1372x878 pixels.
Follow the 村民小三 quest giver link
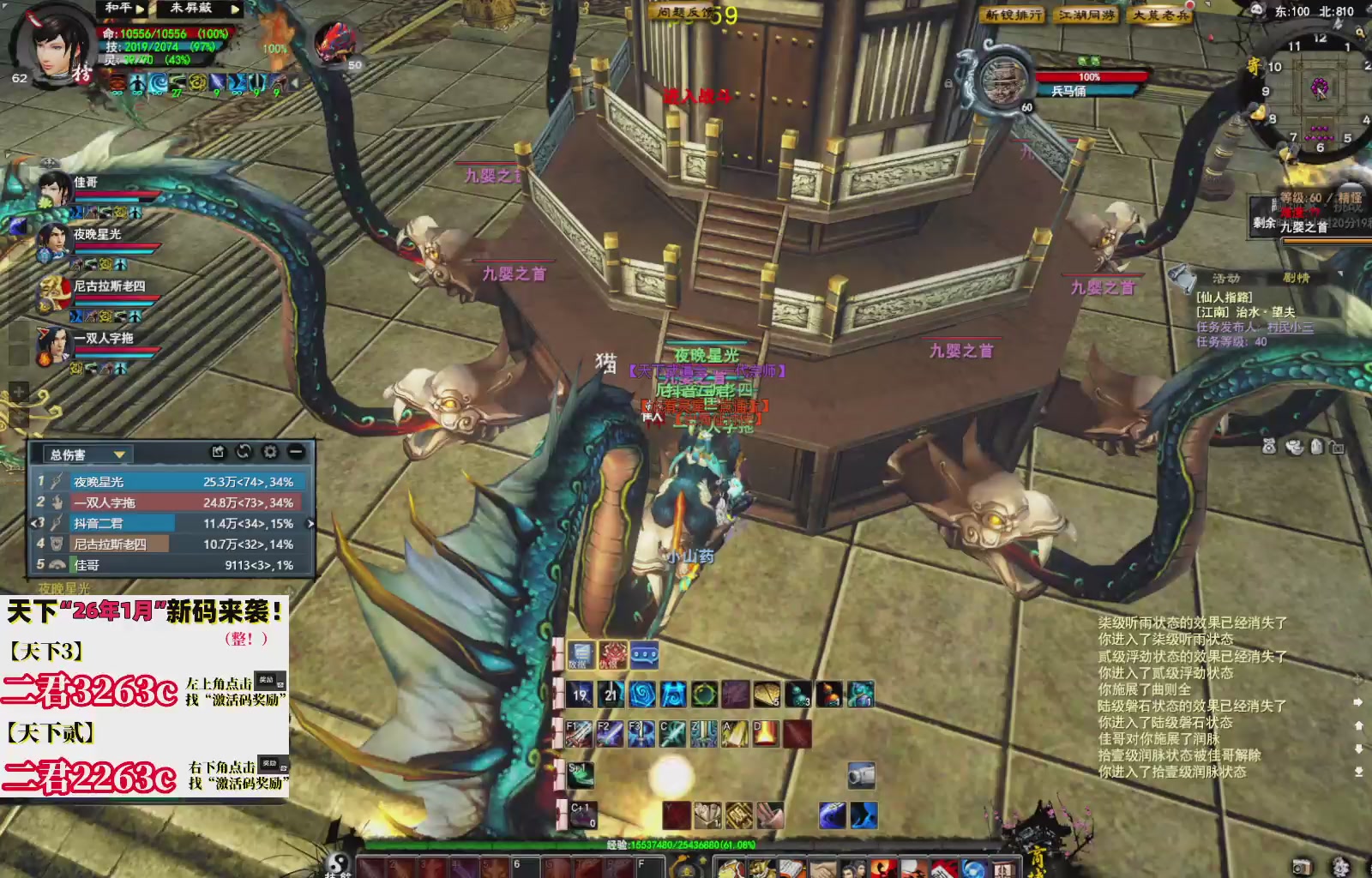(x=1290, y=328)
